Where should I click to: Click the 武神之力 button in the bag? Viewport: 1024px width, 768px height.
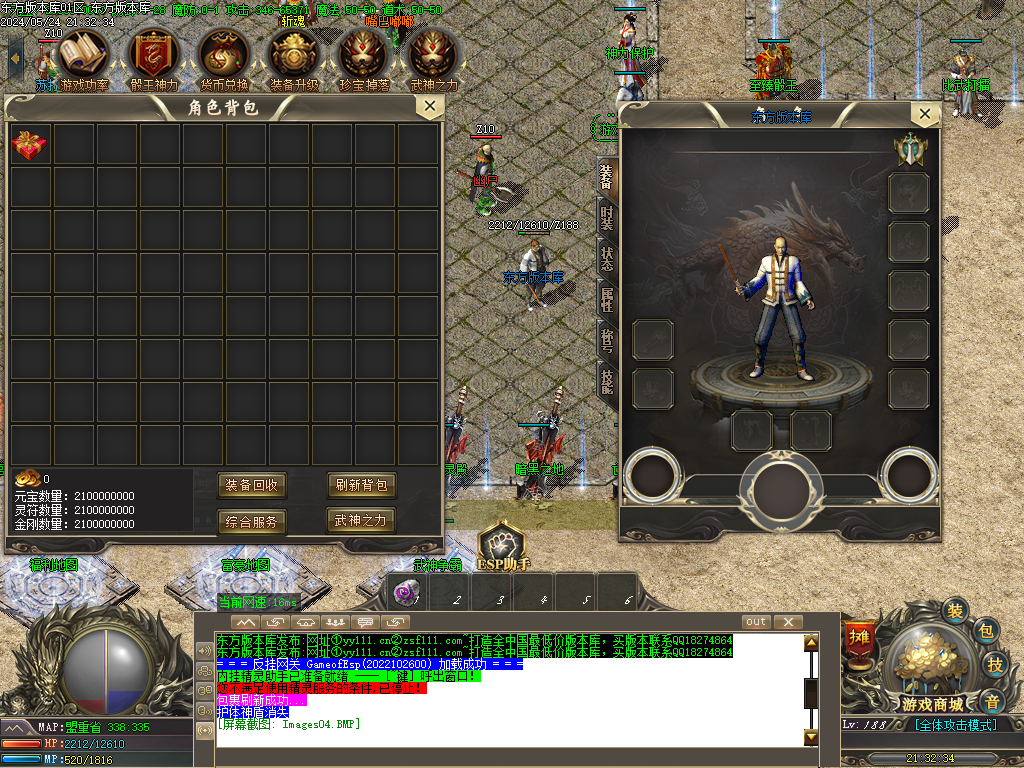361,521
